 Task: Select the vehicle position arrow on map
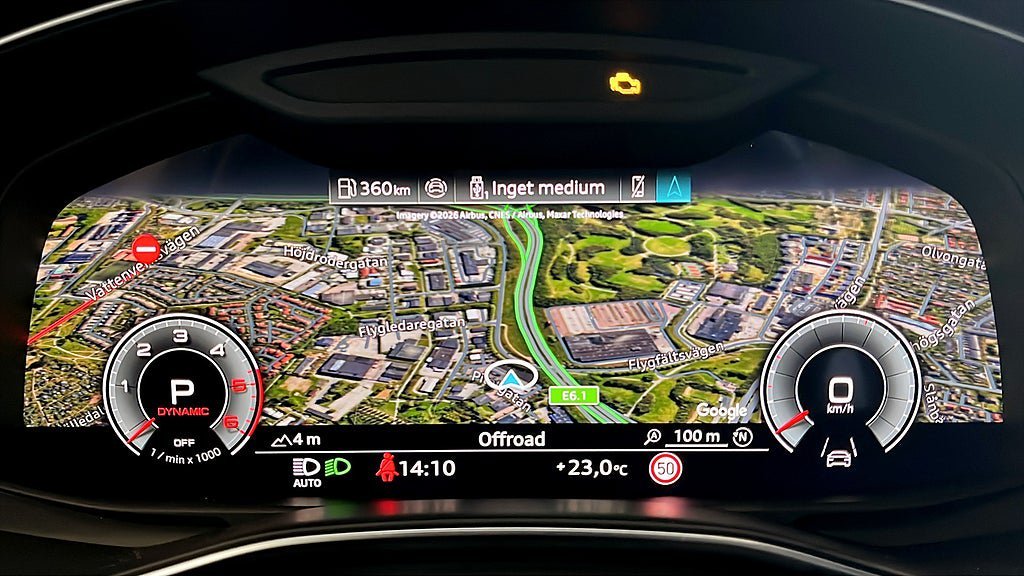511,376
